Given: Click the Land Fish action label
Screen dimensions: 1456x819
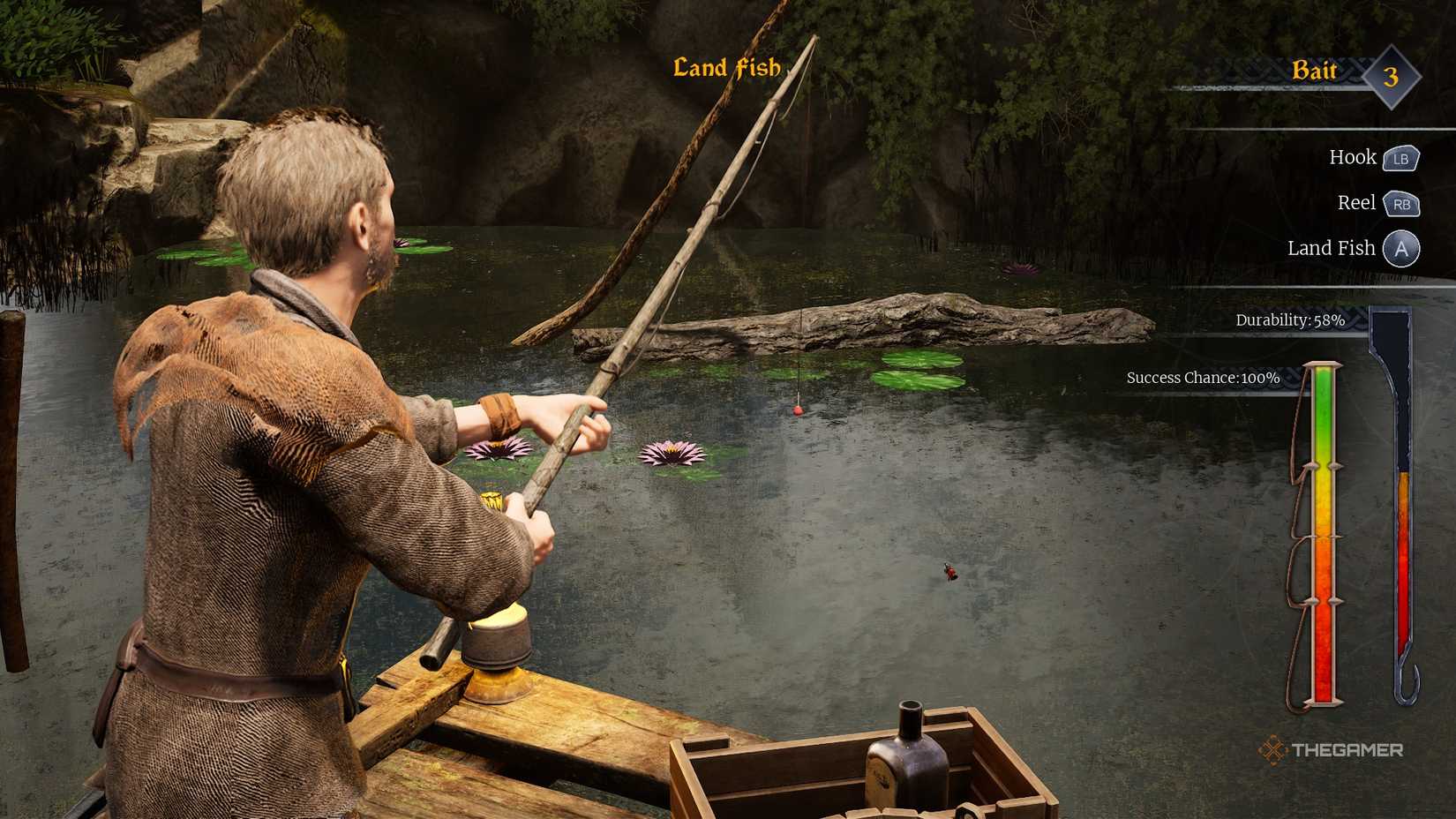Looking at the screenshot, I should (1332, 248).
